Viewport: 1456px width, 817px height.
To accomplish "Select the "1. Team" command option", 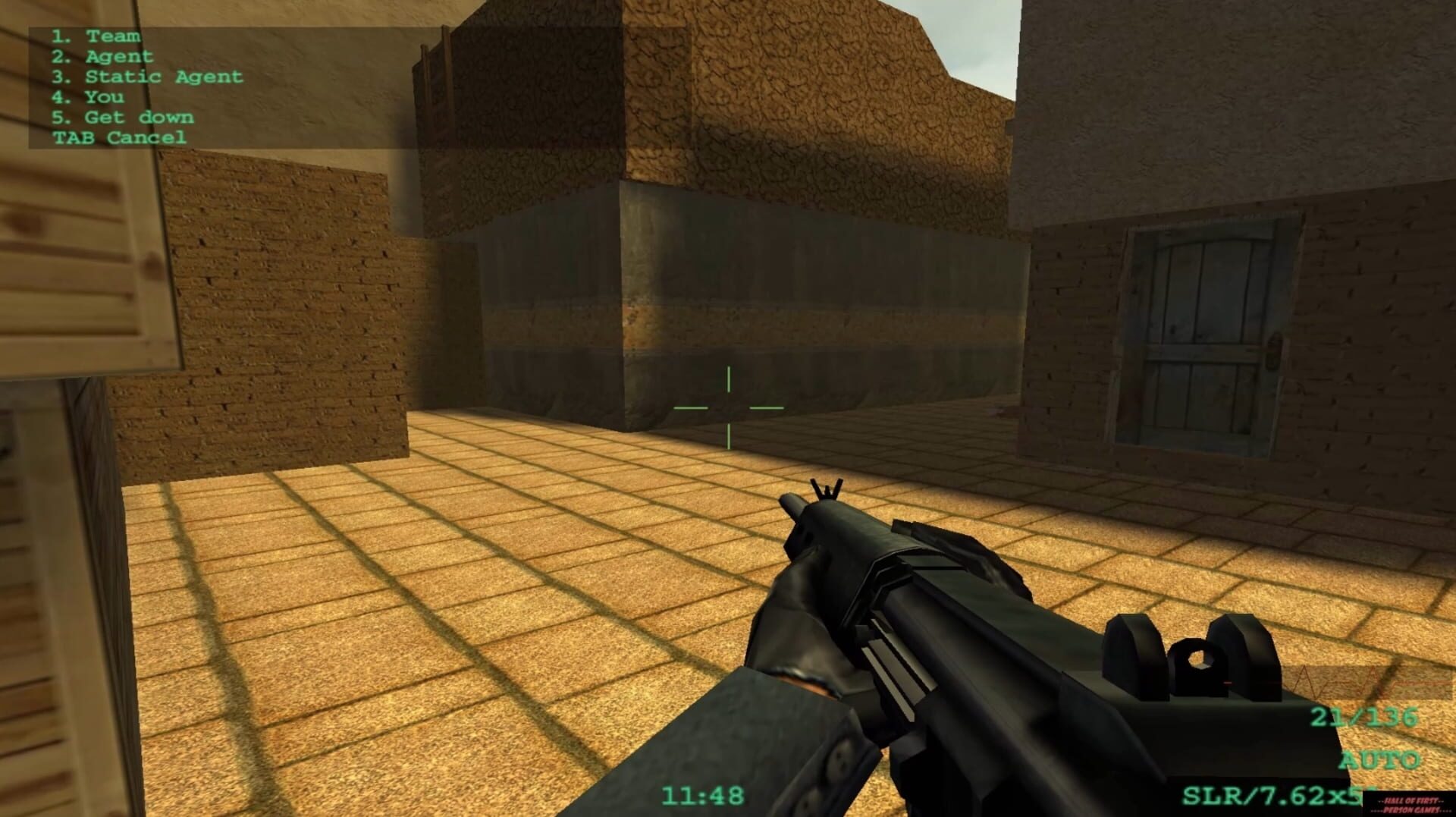I will tap(95, 35).
